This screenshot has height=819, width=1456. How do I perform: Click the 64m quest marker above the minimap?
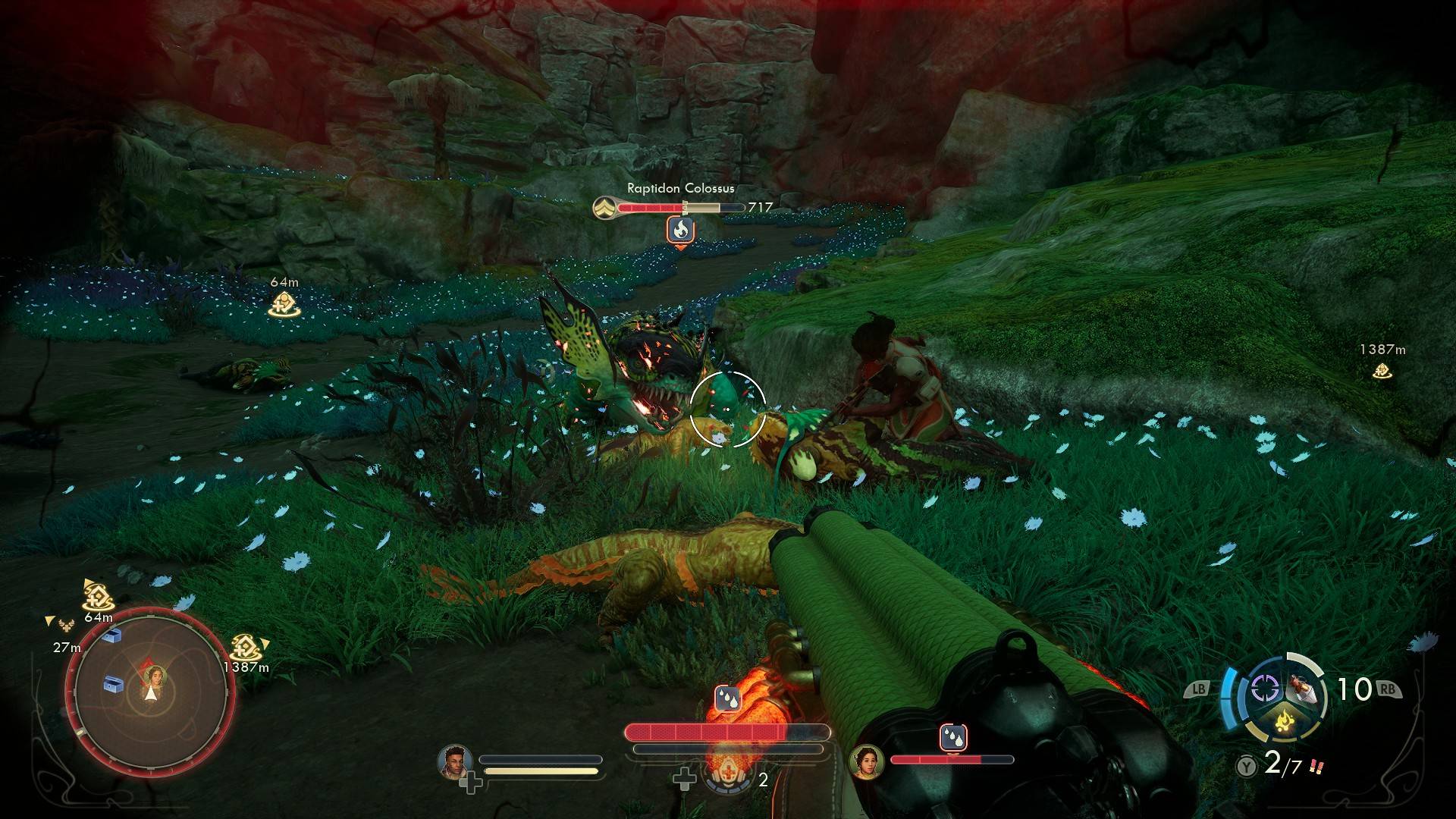pos(98,599)
